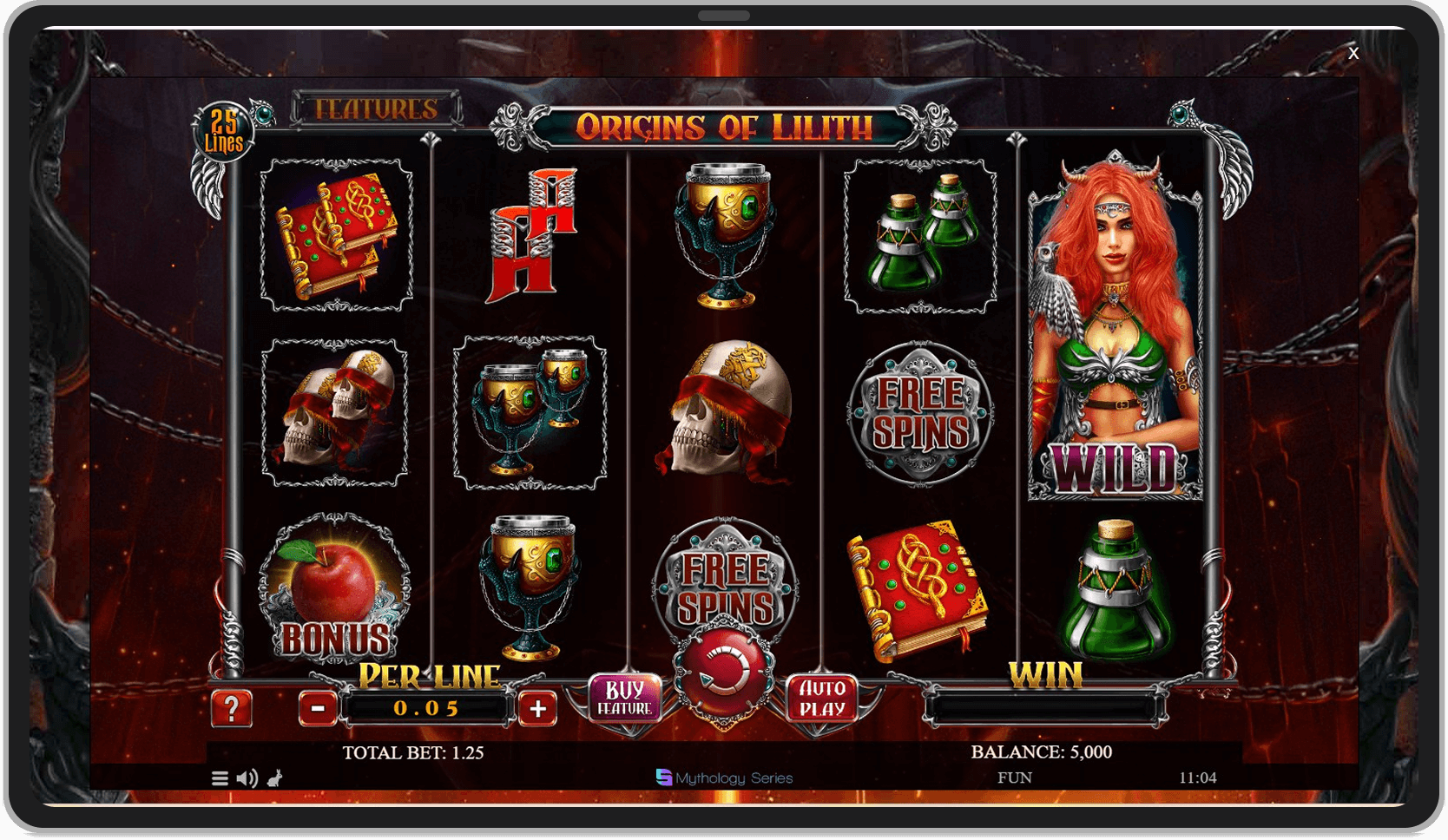Select the veiled skull symbol on reel three

pyautogui.click(x=727, y=408)
